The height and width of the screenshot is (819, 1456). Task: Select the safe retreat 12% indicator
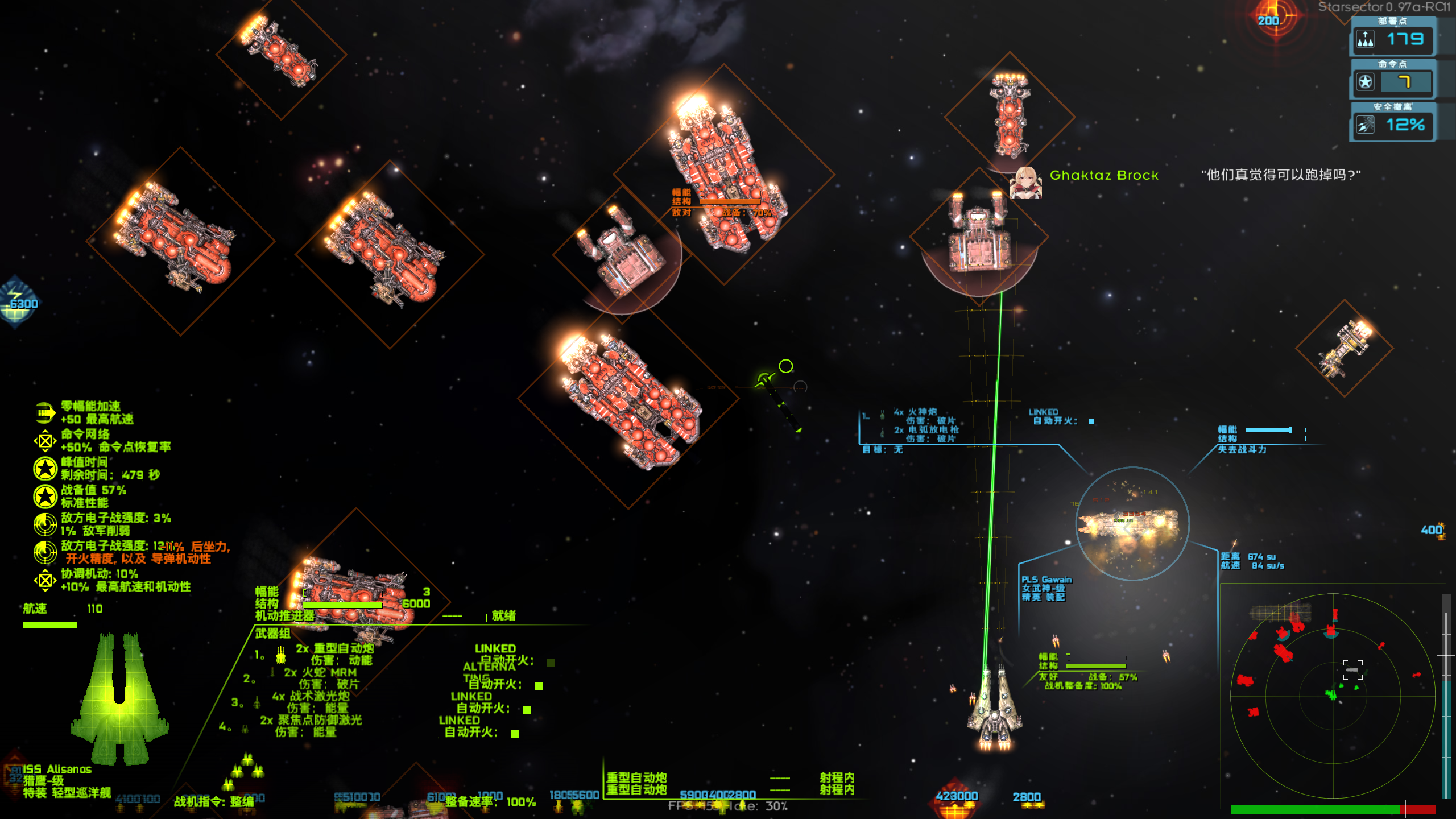coord(1392,125)
